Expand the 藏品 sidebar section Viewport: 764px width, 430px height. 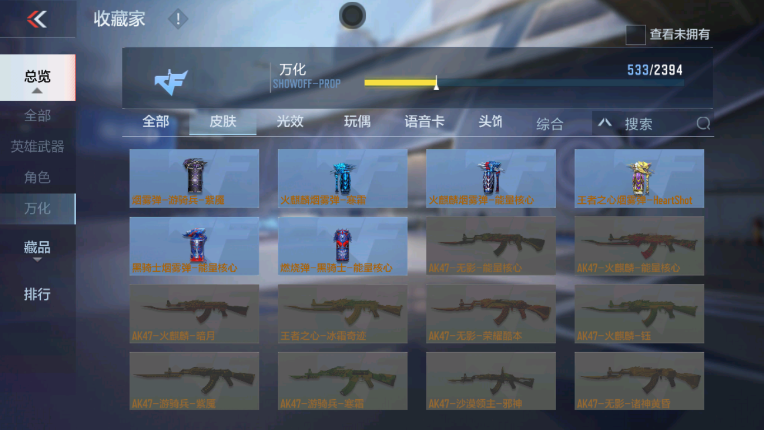[x=37, y=248]
